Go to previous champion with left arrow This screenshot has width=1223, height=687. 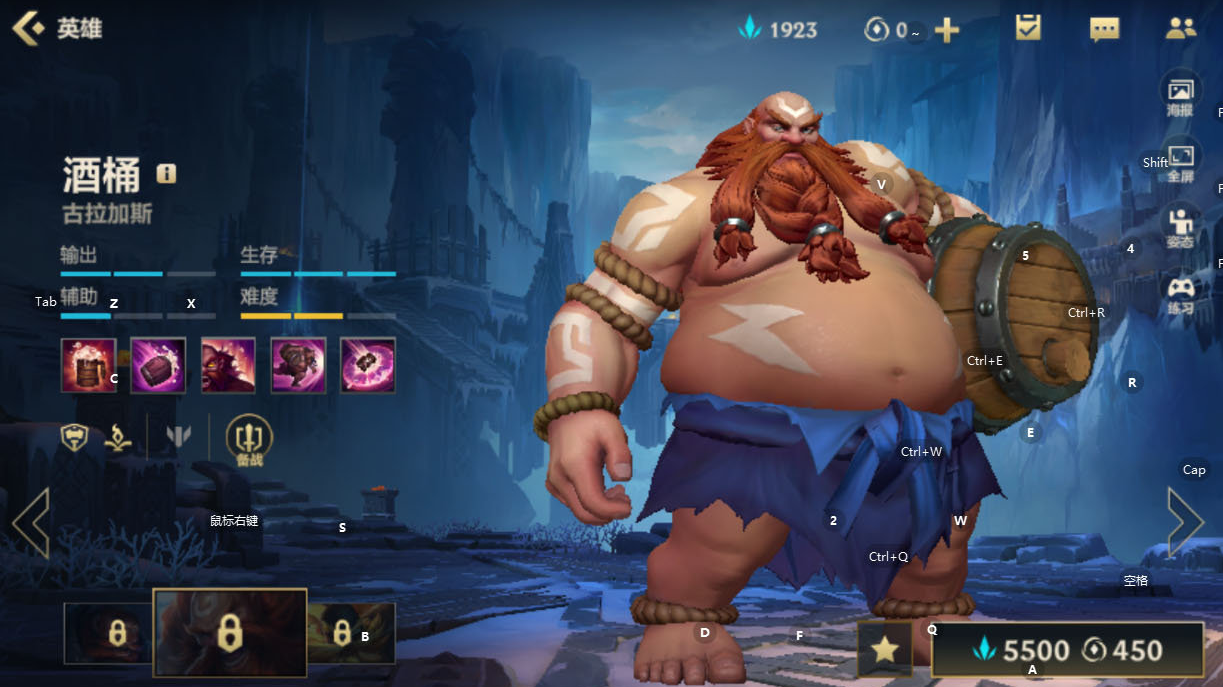(30, 522)
